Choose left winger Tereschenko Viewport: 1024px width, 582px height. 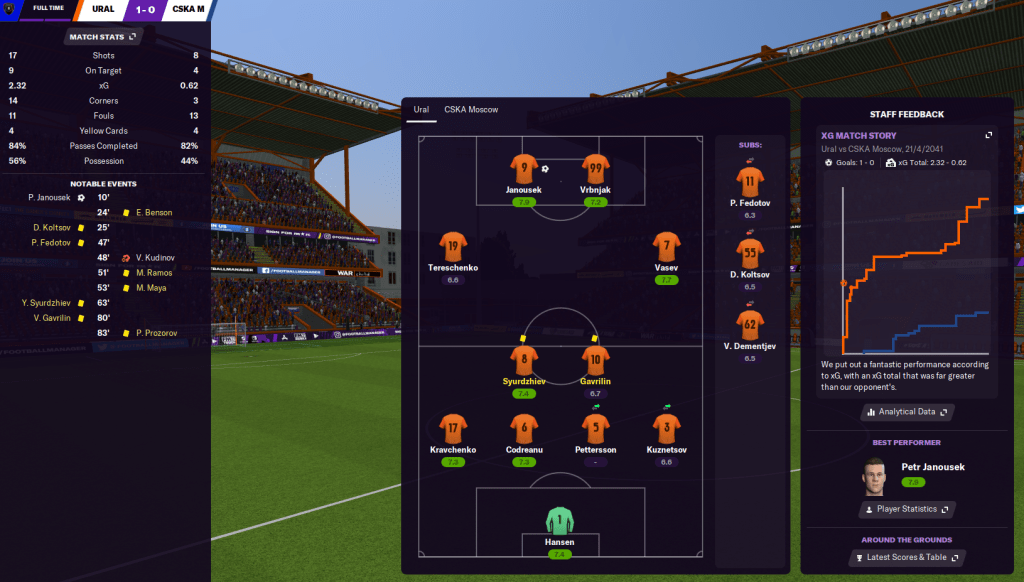pos(453,248)
